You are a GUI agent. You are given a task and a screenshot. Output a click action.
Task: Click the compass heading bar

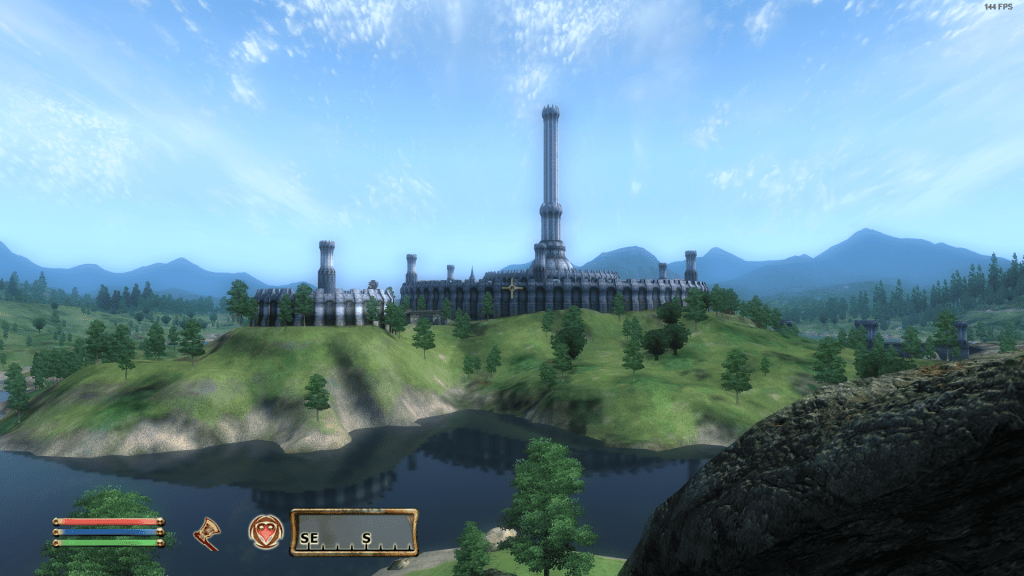354,532
